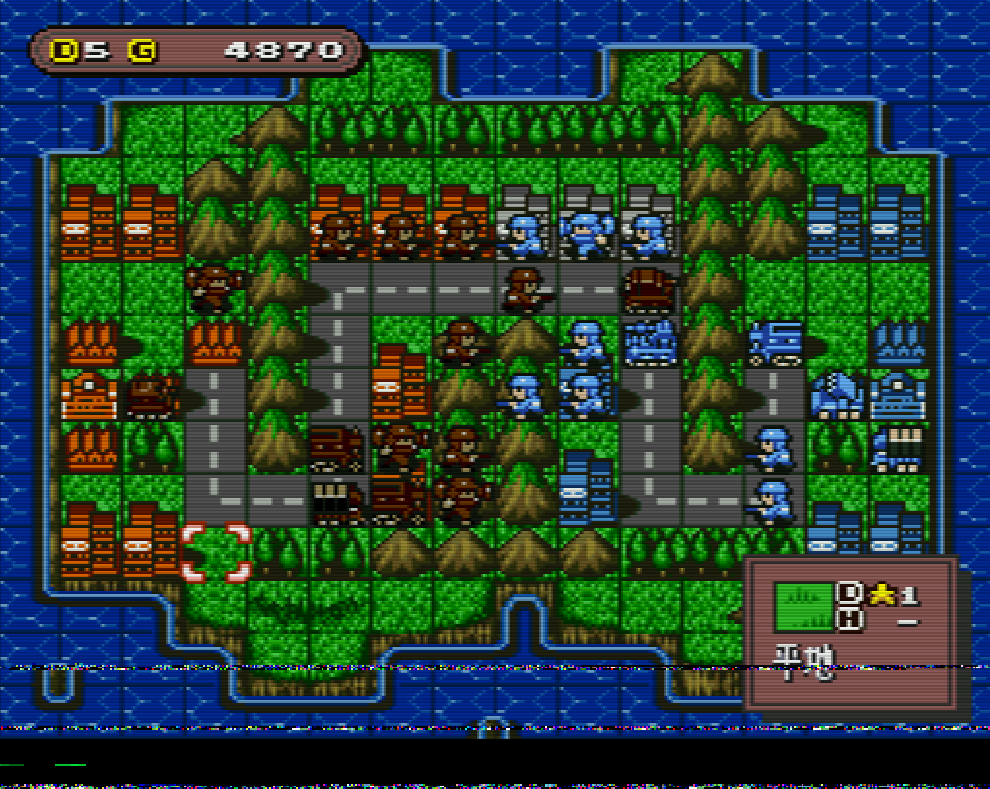The image size is (990, 789).
Task: Select the blue army headquarters building
Action: tap(896, 395)
